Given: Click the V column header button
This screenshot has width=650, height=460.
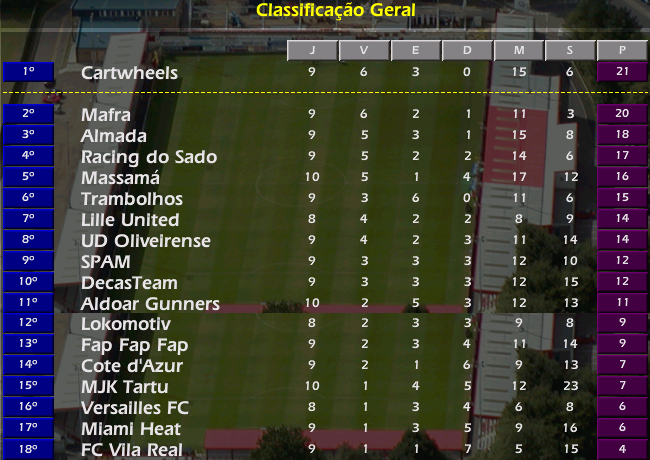Looking at the screenshot, I should [364, 50].
